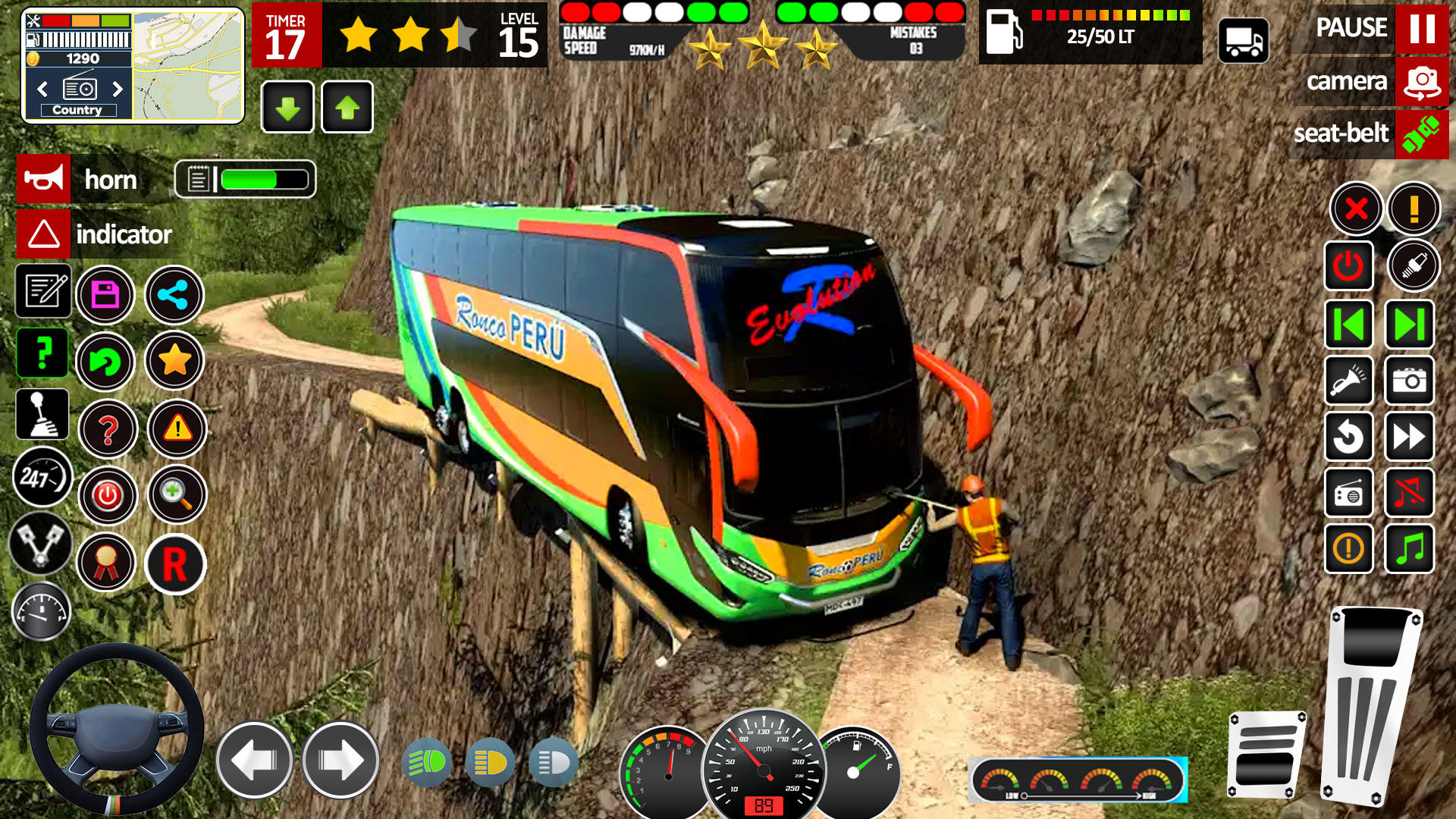Toggle the seat-belt
Viewport: 1456px width, 819px height.
[x=1421, y=134]
